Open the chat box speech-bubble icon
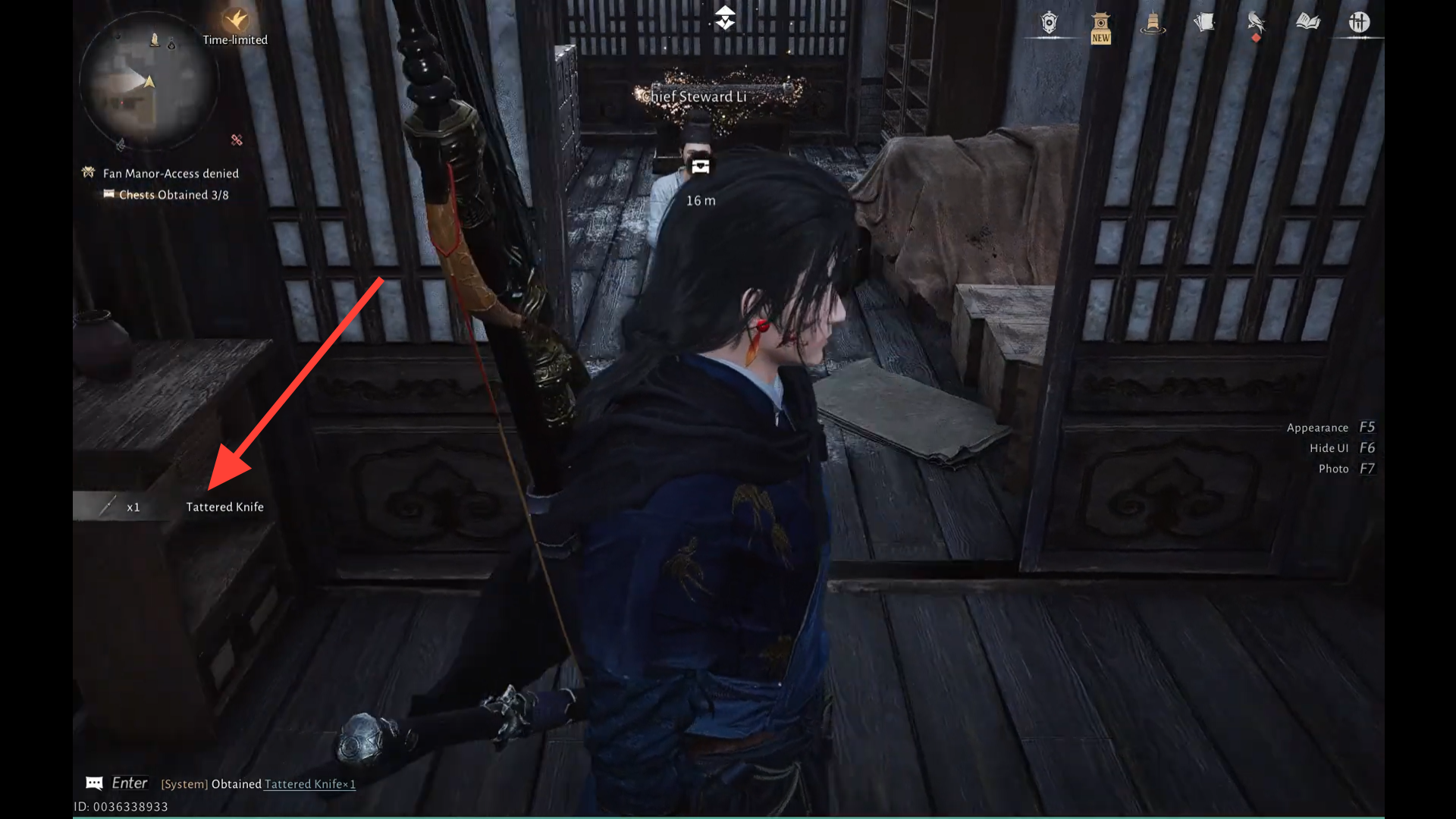Viewport: 1456px width, 819px height. tap(94, 783)
